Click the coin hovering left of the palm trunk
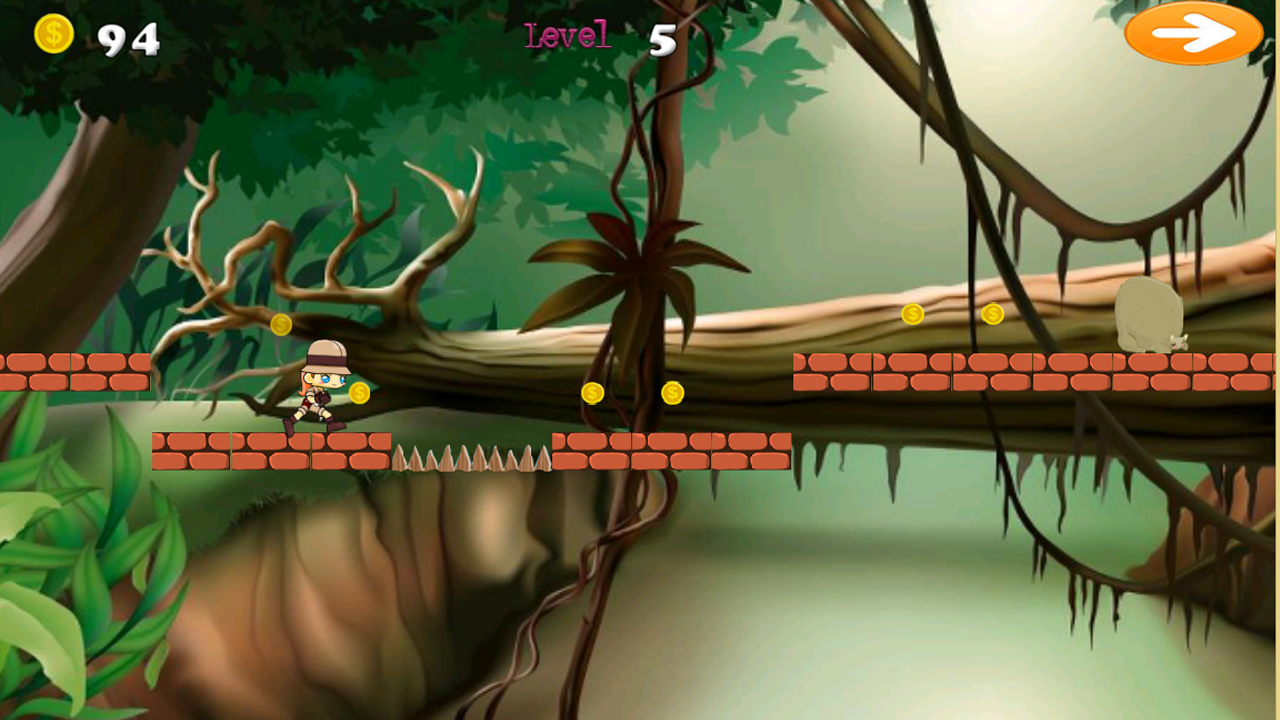 click(x=591, y=394)
